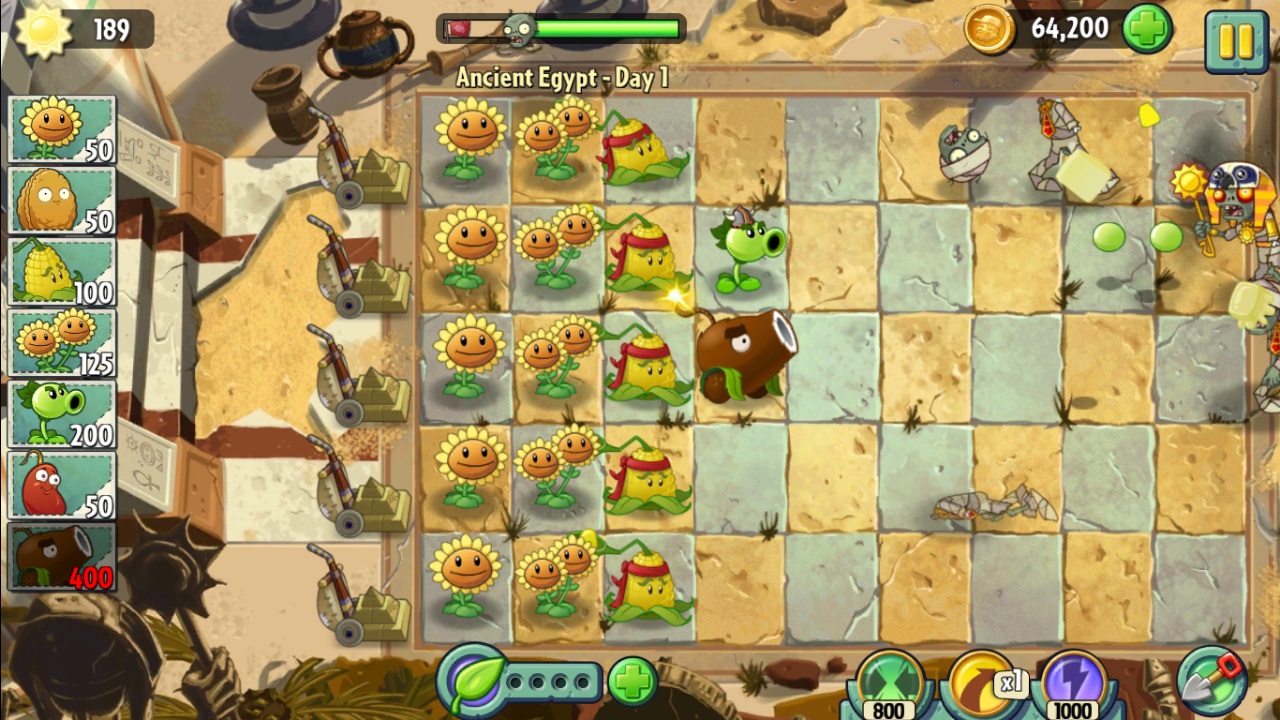Add Plant Food with the plus button
The width and height of the screenshot is (1280, 720).
pyautogui.click(x=632, y=682)
